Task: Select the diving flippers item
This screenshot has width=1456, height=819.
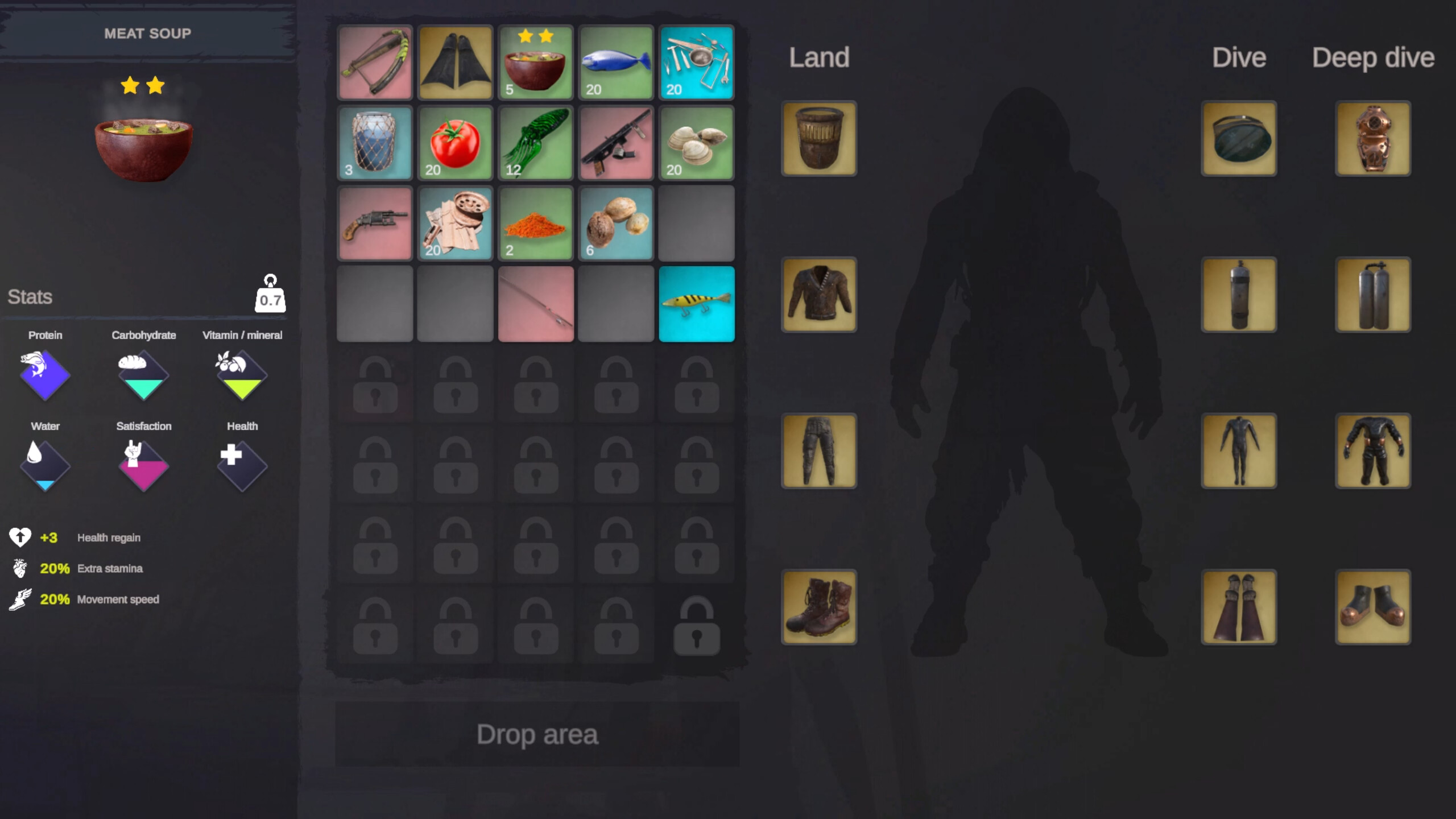Action: coord(455,63)
